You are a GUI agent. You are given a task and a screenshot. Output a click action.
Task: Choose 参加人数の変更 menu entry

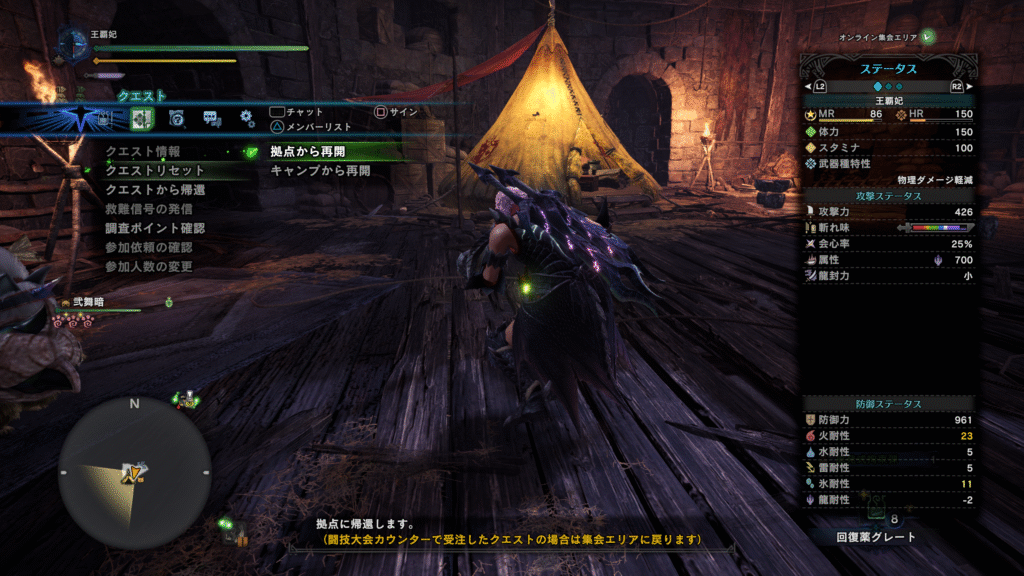(x=149, y=266)
